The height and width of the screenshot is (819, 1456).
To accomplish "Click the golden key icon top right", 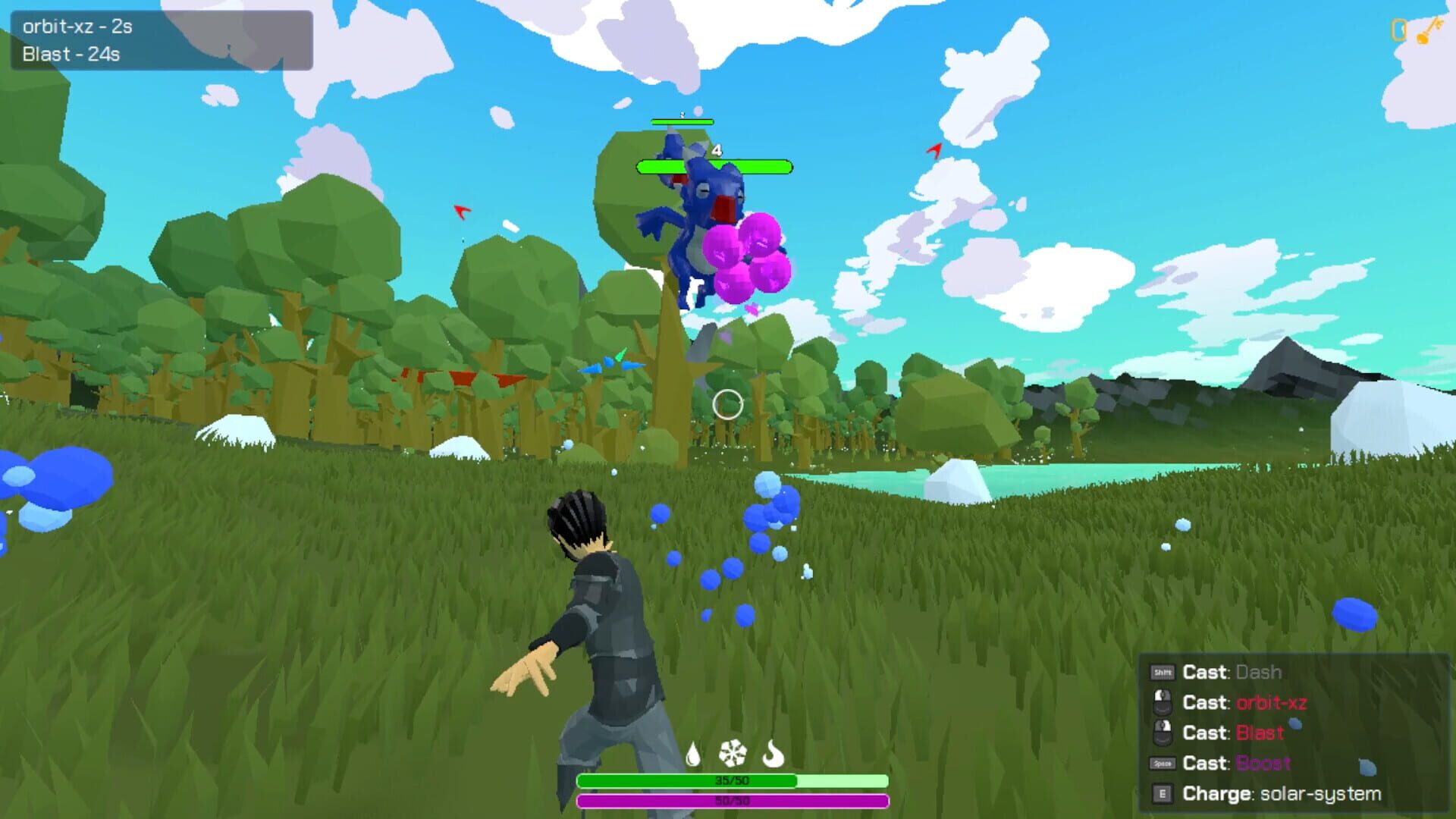I will click(x=1430, y=32).
